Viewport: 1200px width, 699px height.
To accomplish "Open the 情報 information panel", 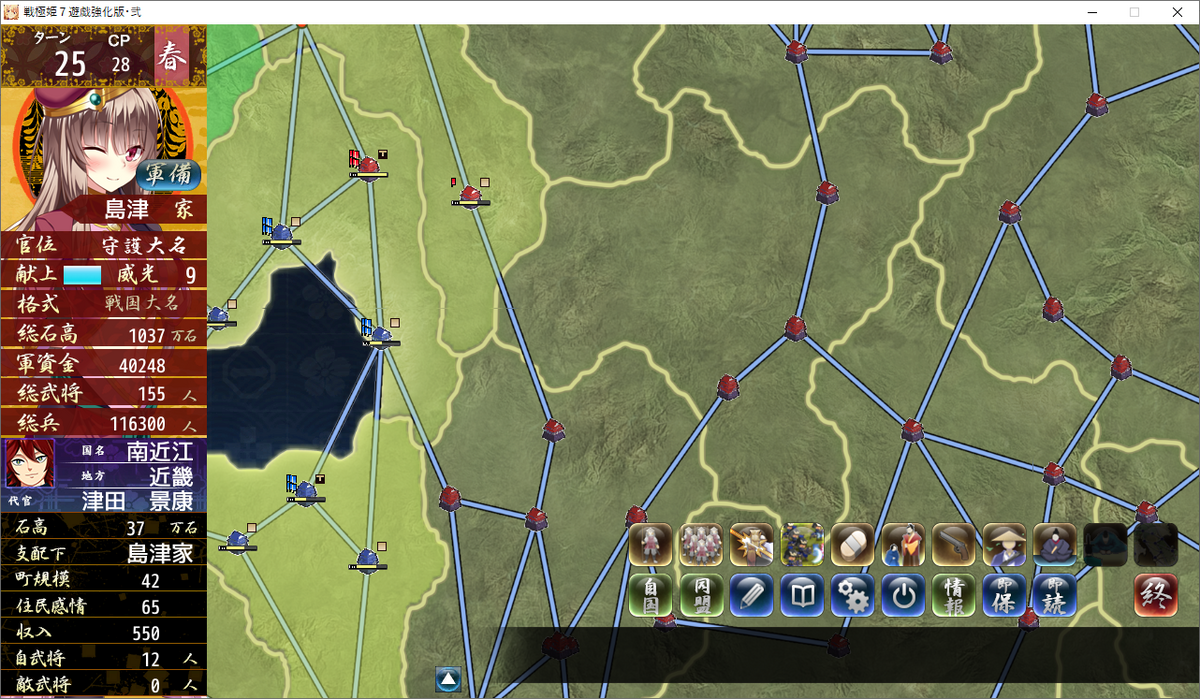I will pyautogui.click(x=954, y=596).
